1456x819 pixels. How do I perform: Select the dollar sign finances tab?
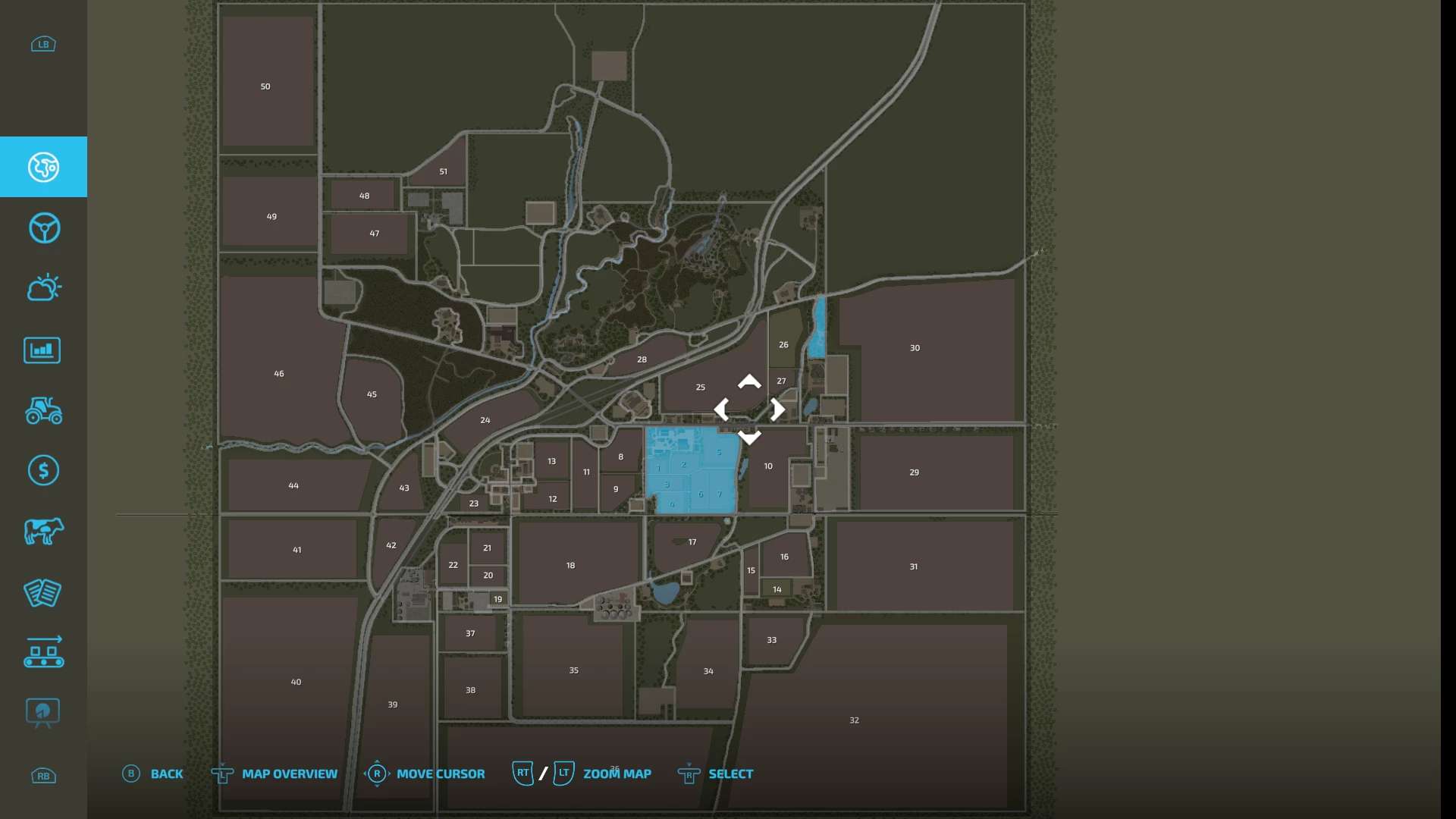43,471
